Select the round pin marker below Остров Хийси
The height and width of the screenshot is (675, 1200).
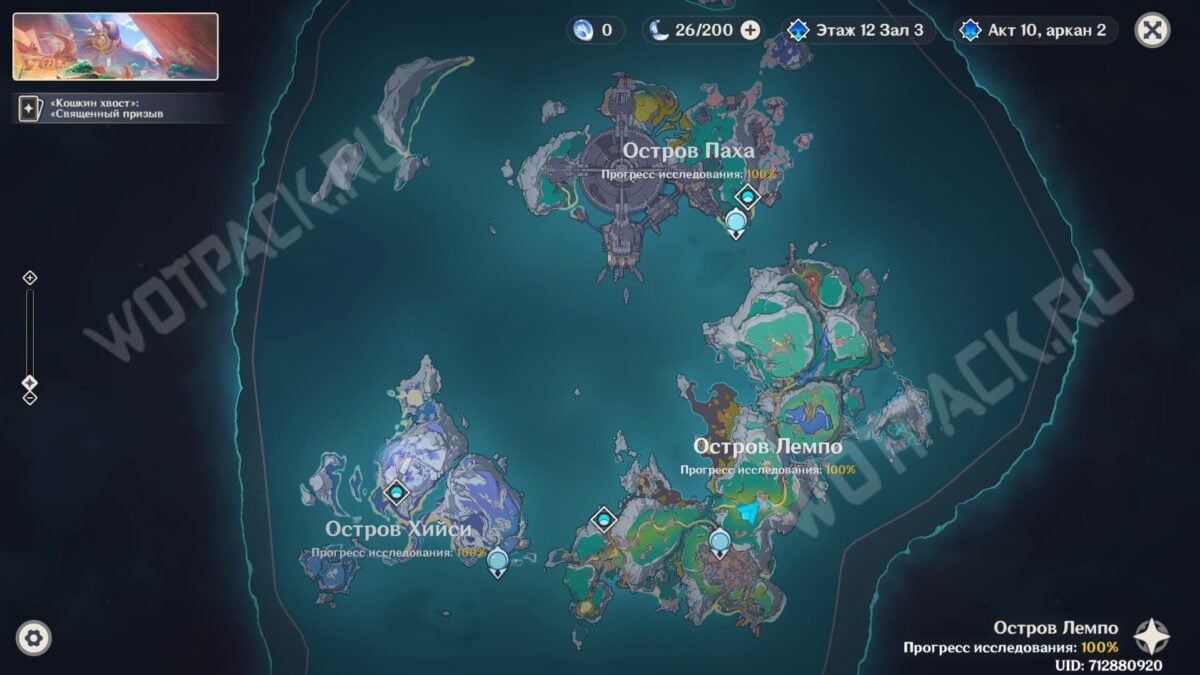497,561
